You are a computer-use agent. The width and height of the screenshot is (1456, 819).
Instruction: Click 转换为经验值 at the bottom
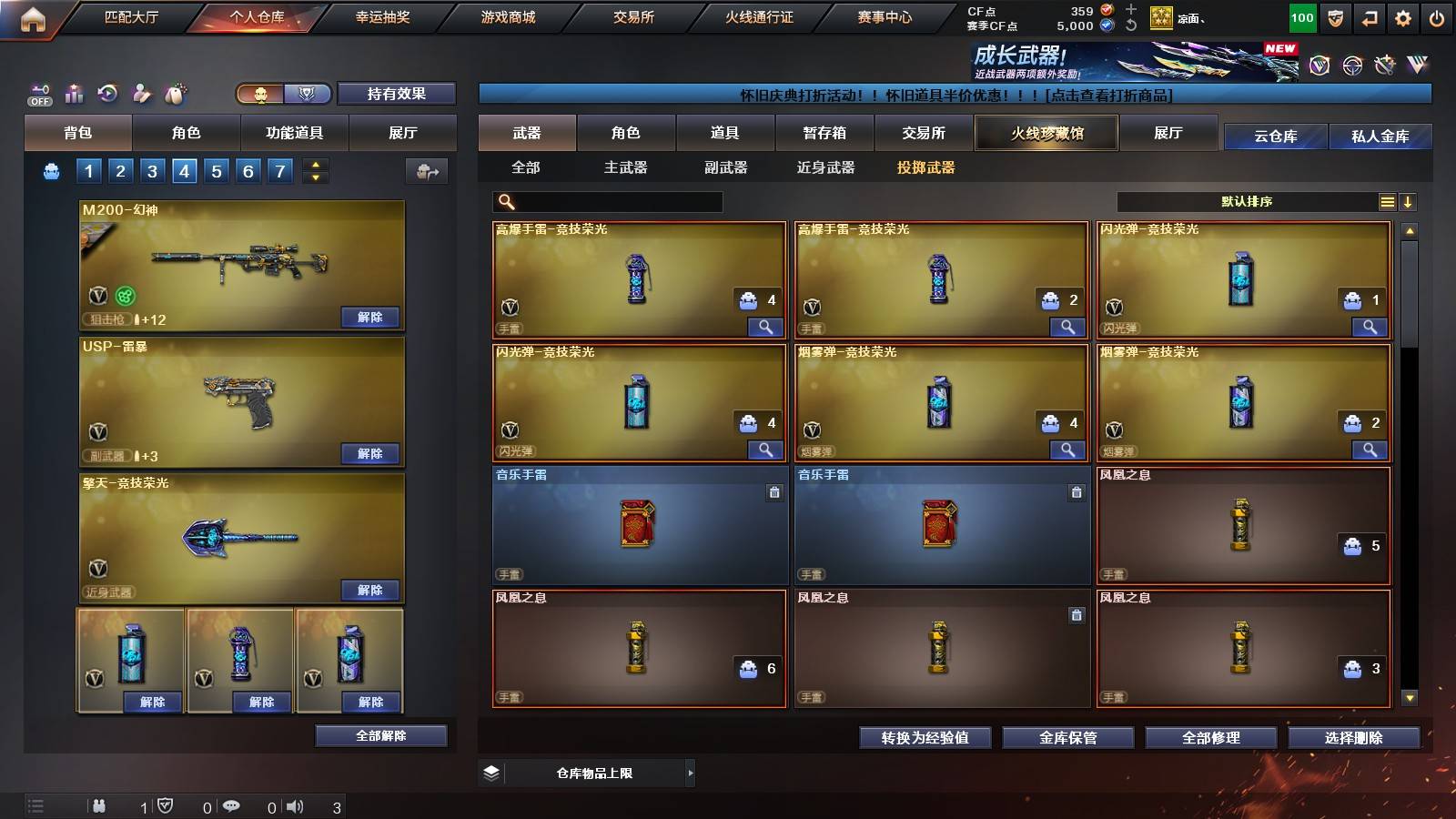point(925,738)
